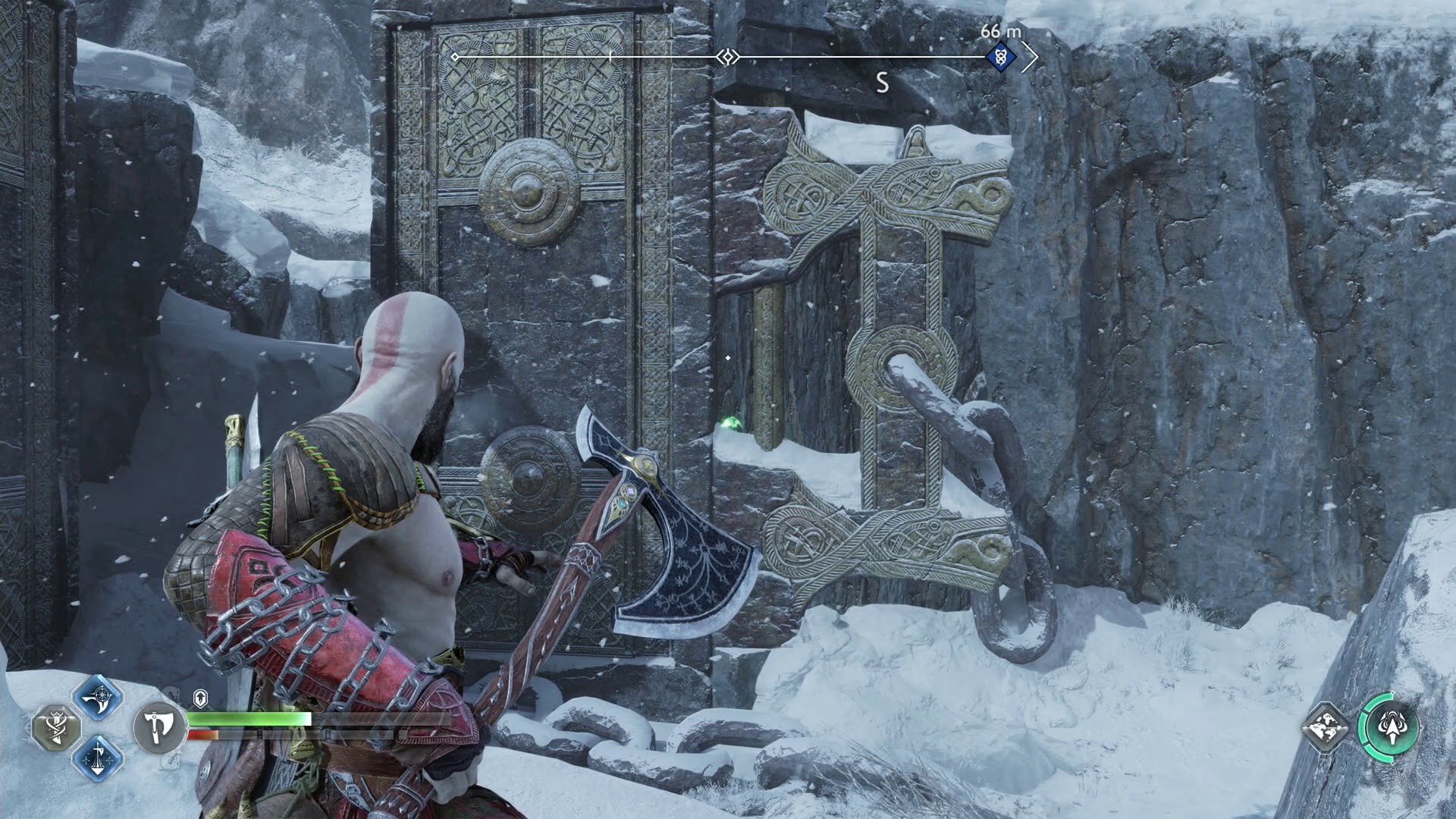Select the grey diamond companion ability icon
Screen dimensions: 1456x819
click(1326, 728)
